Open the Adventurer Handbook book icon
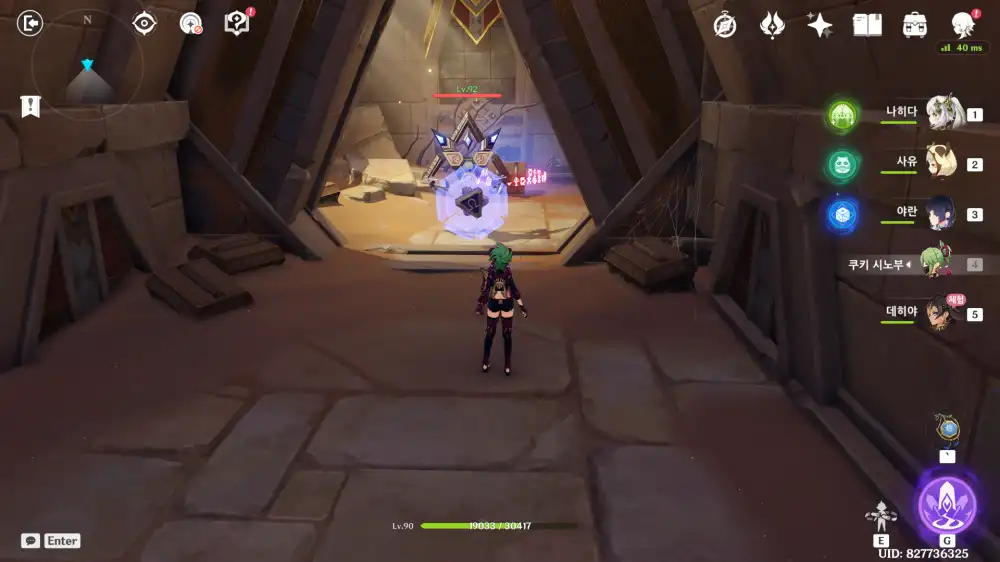 pyautogui.click(x=867, y=25)
